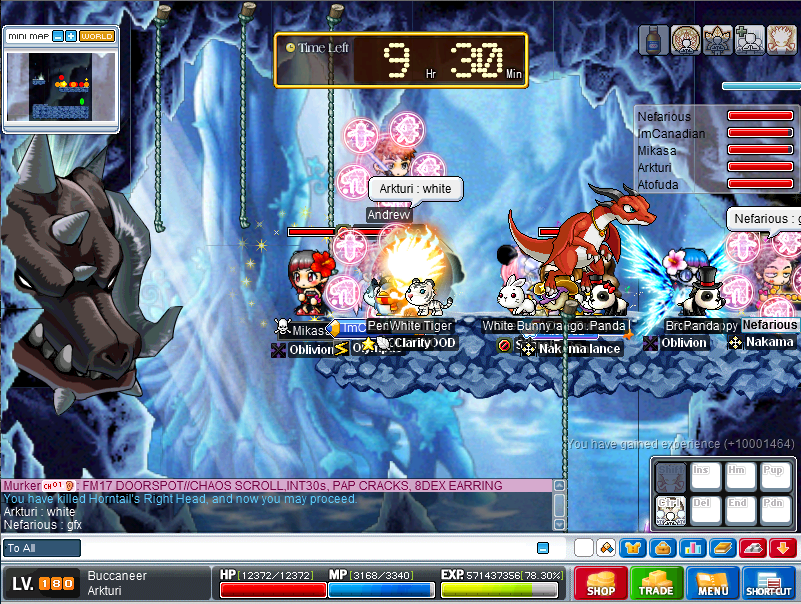Click the mini map display
The image size is (801, 604).
point(60,87)
